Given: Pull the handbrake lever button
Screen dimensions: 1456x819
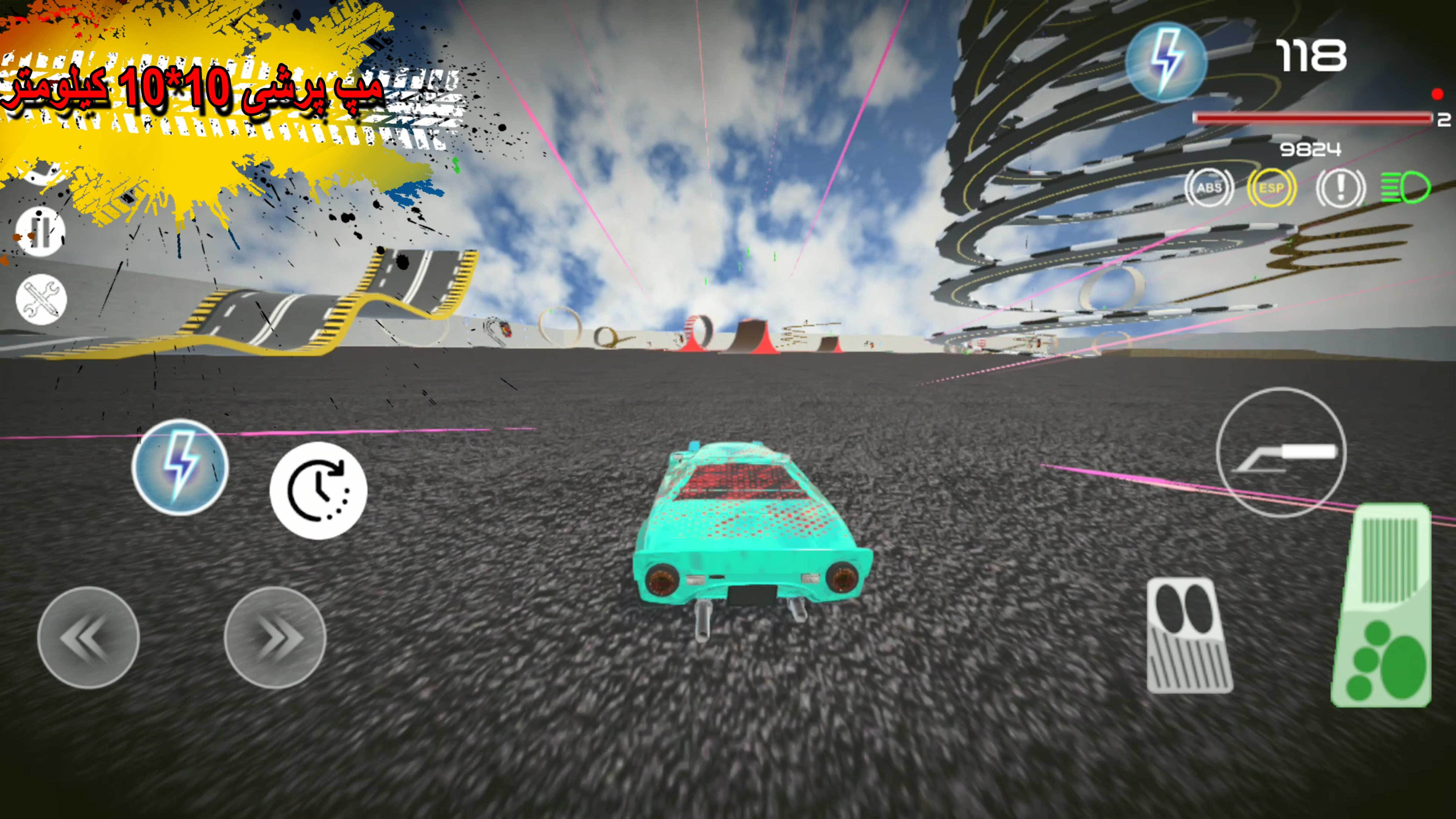Looking at the screenshot, I should (1281, 452).
